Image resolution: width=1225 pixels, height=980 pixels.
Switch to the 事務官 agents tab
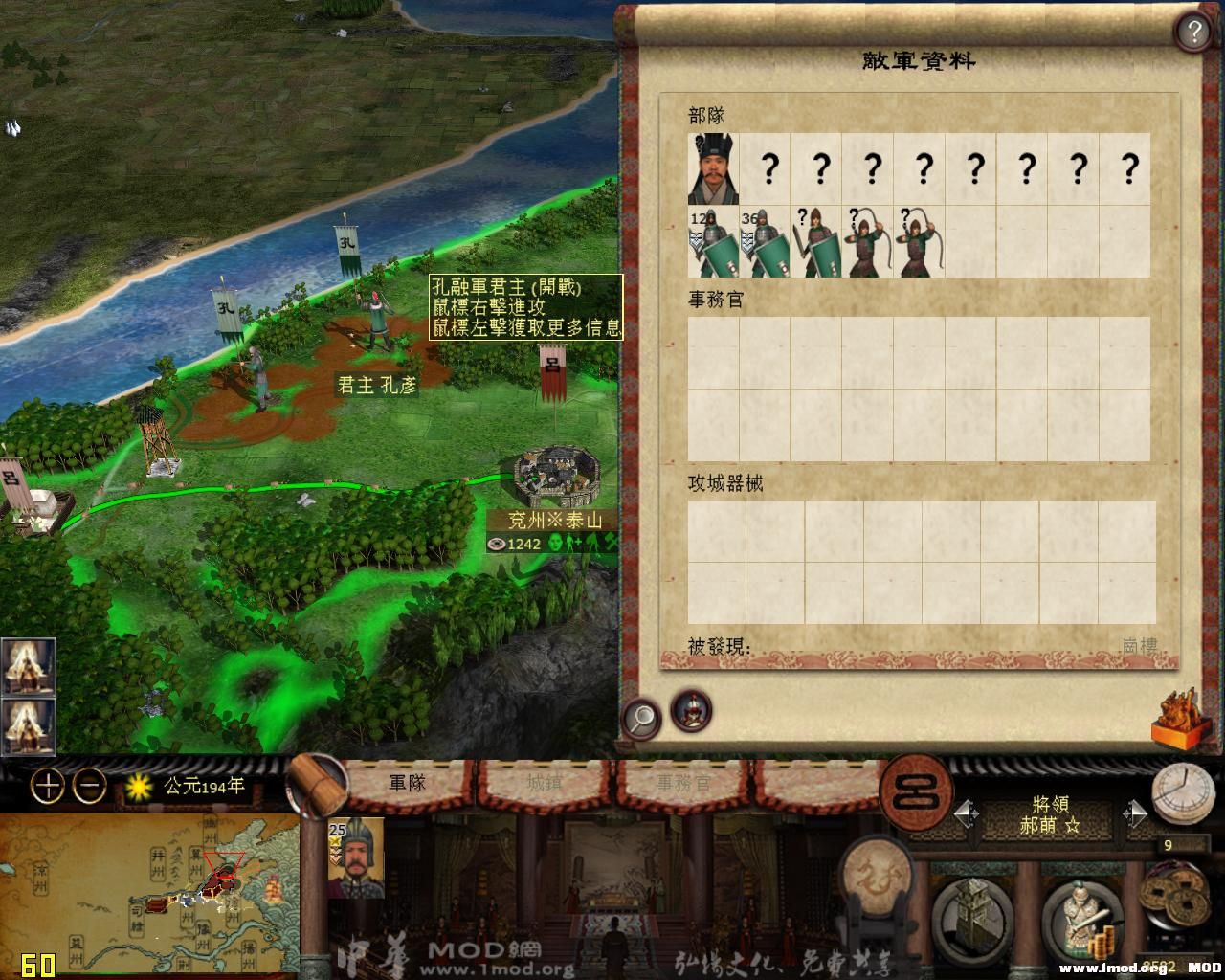(684, 783)
